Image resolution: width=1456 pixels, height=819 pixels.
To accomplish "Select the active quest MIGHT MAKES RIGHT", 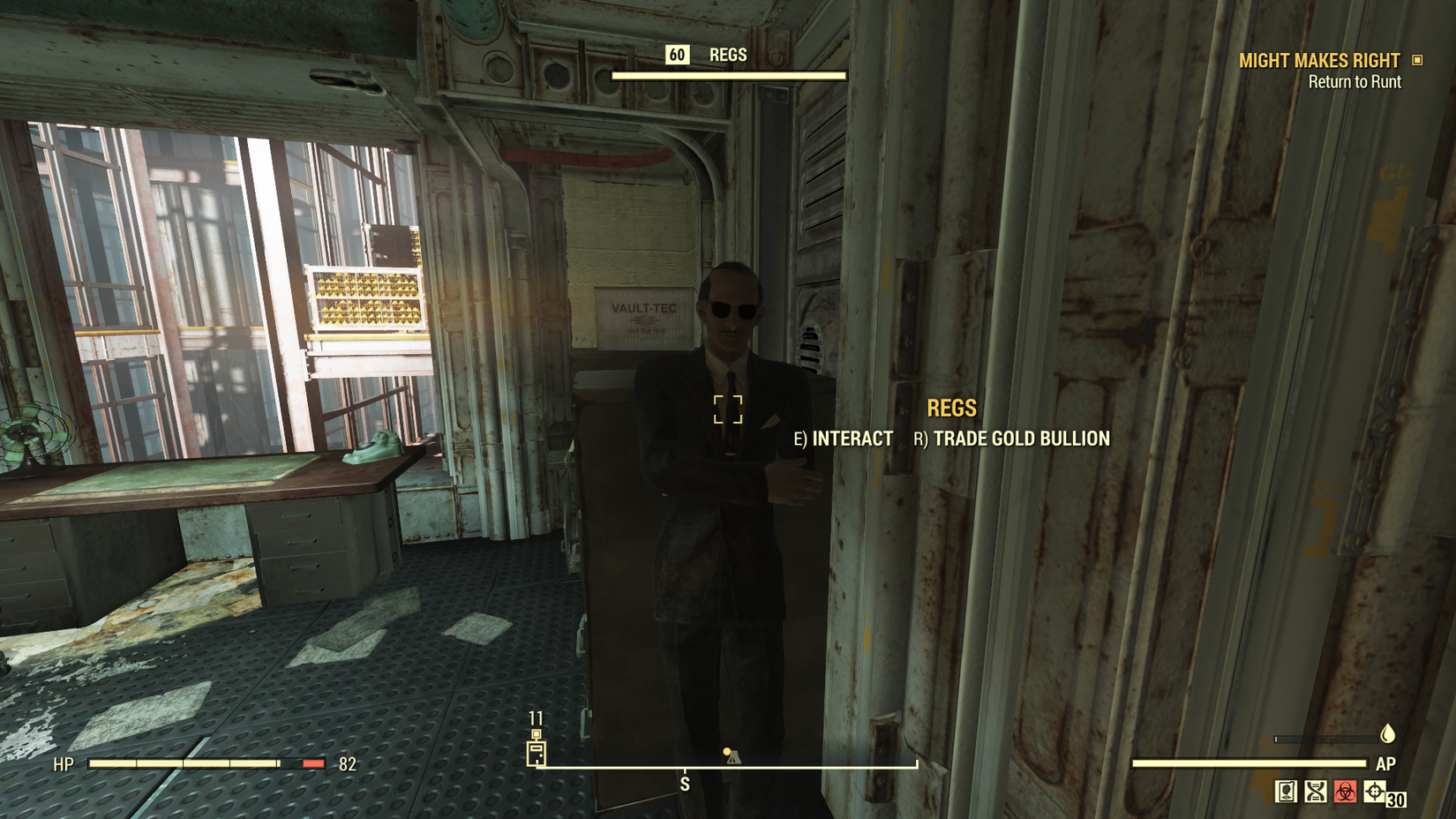I will 1319,60.
